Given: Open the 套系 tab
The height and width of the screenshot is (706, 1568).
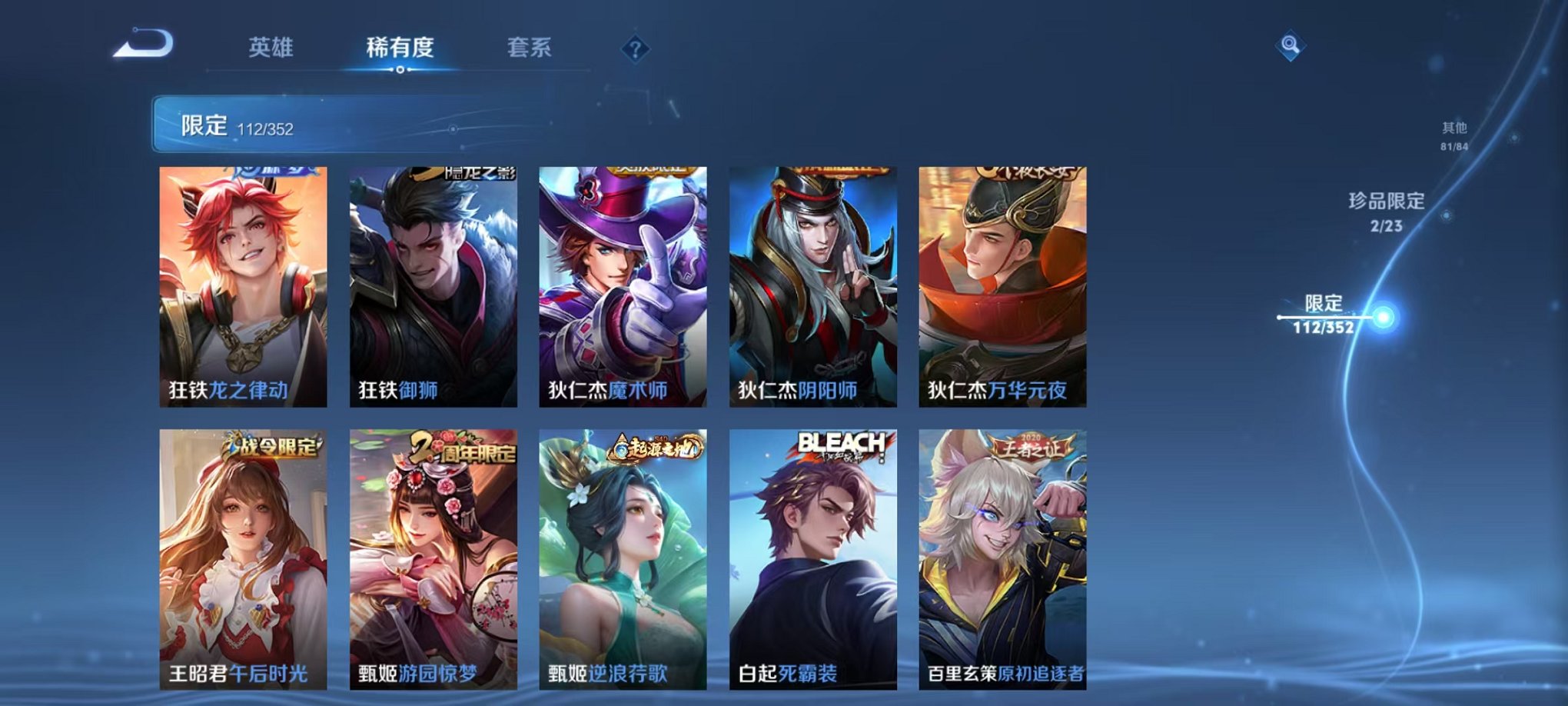Looking at the screenshot, I should [x=530, y=47].
